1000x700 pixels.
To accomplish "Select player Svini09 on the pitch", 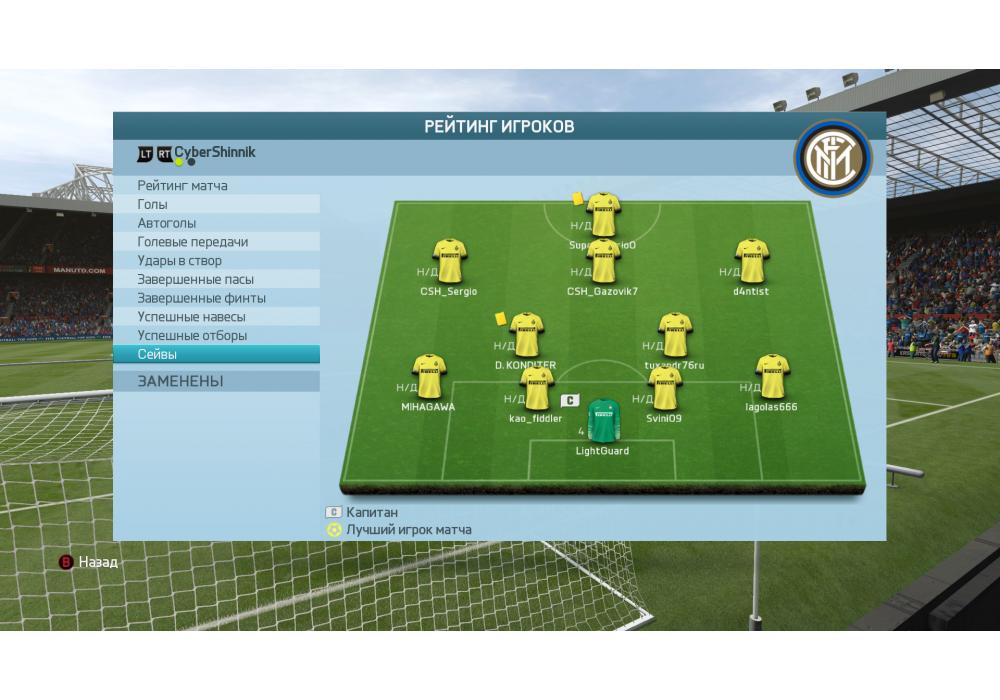I will pyautogui.click(x=664, y=388).
